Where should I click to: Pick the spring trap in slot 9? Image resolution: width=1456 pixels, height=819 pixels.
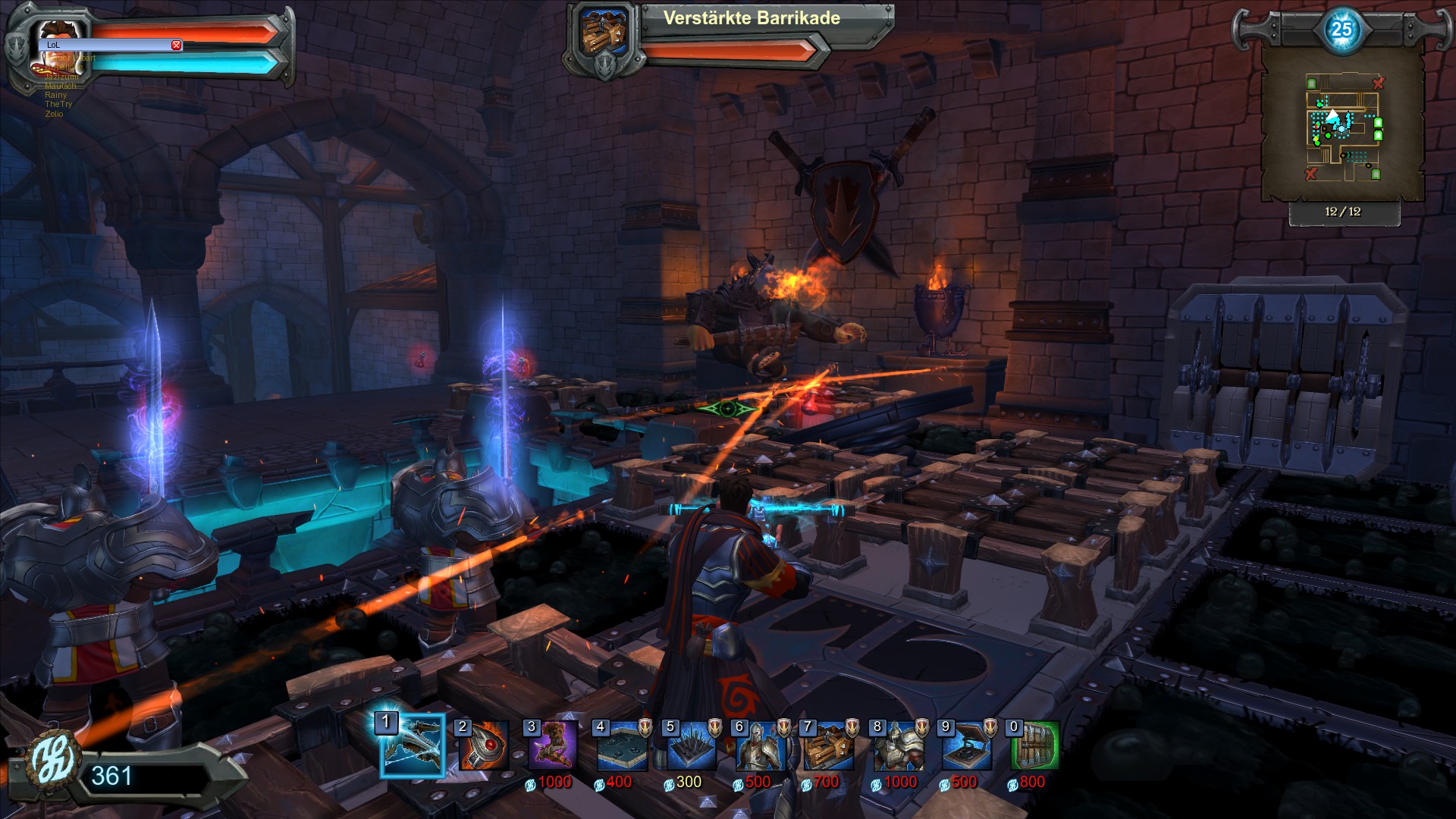point(968,747)
